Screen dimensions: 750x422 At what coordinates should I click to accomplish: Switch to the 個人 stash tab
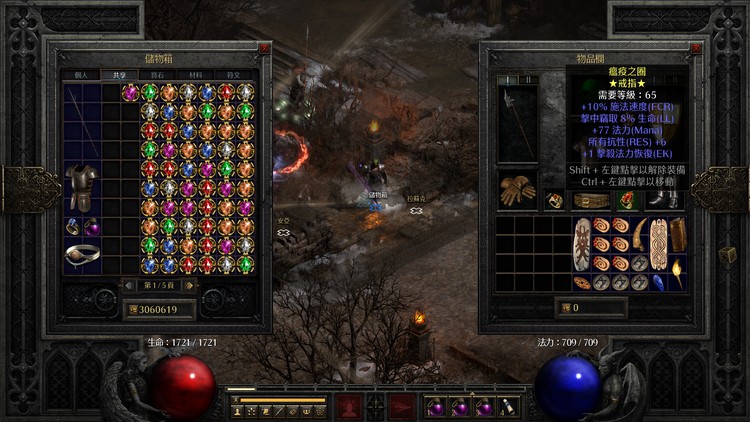coord(82,74)
